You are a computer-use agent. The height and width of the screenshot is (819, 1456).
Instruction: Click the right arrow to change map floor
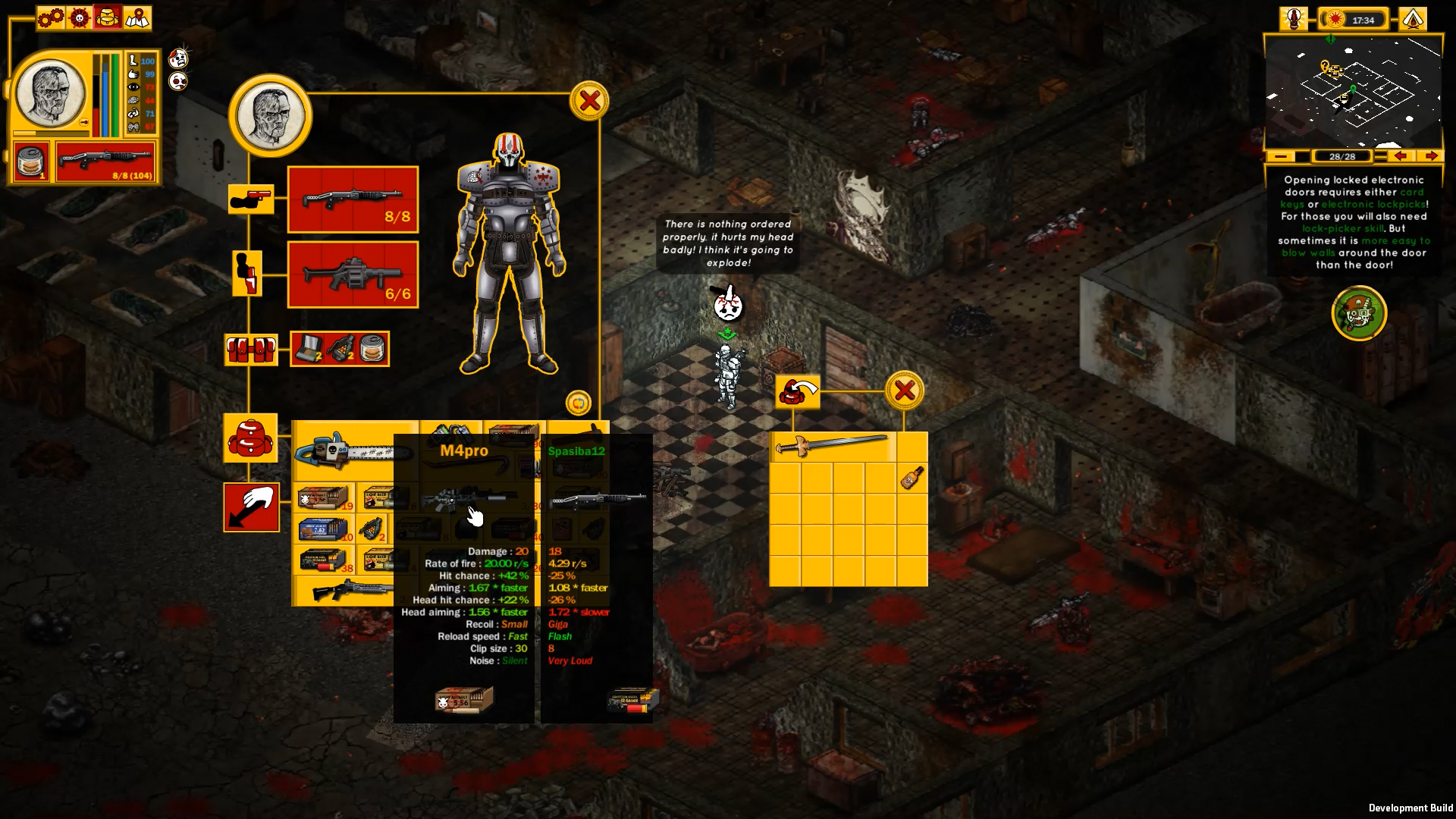tap(1433, 156)
